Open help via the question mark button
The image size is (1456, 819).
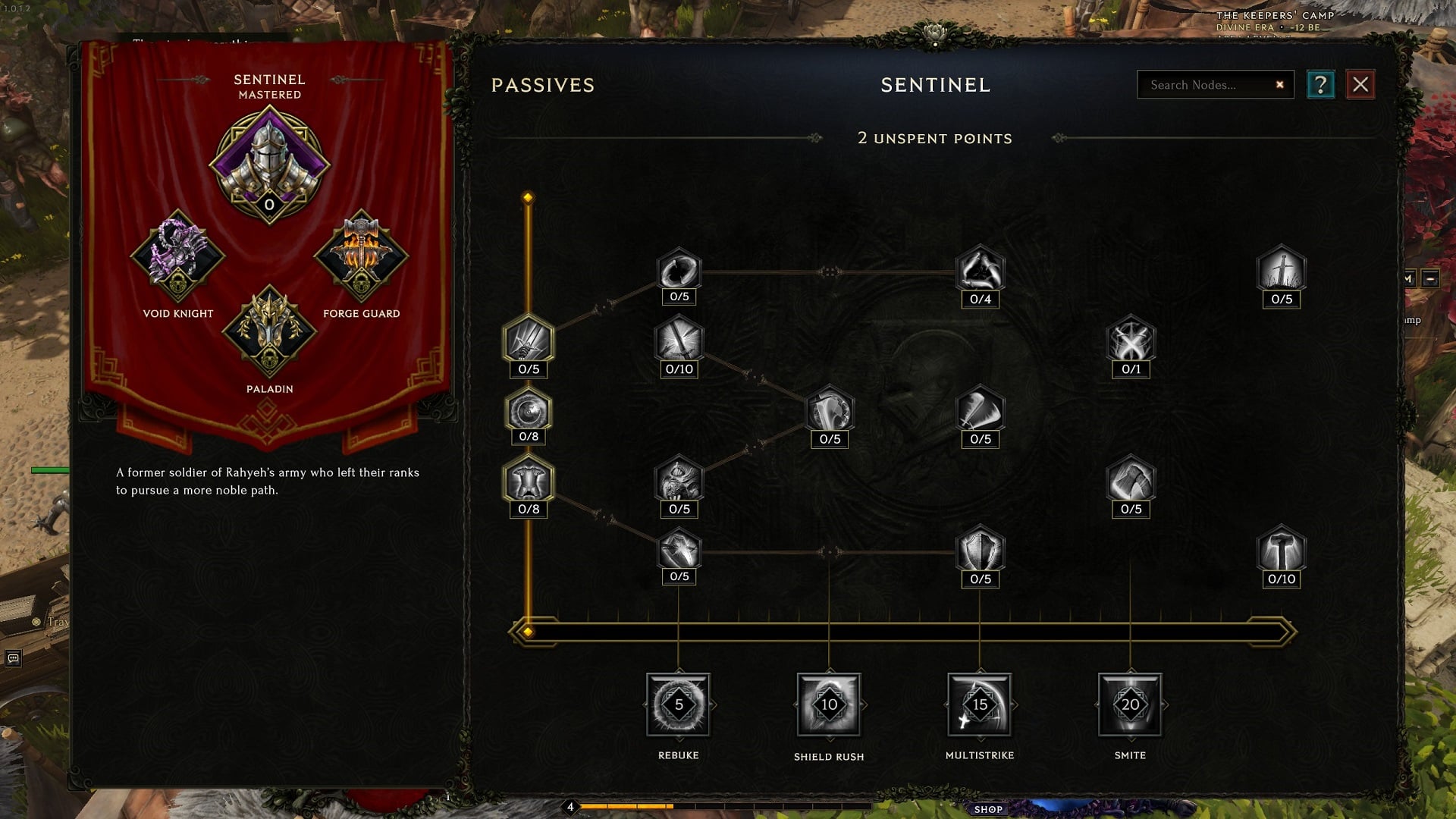coord(1322,84)
